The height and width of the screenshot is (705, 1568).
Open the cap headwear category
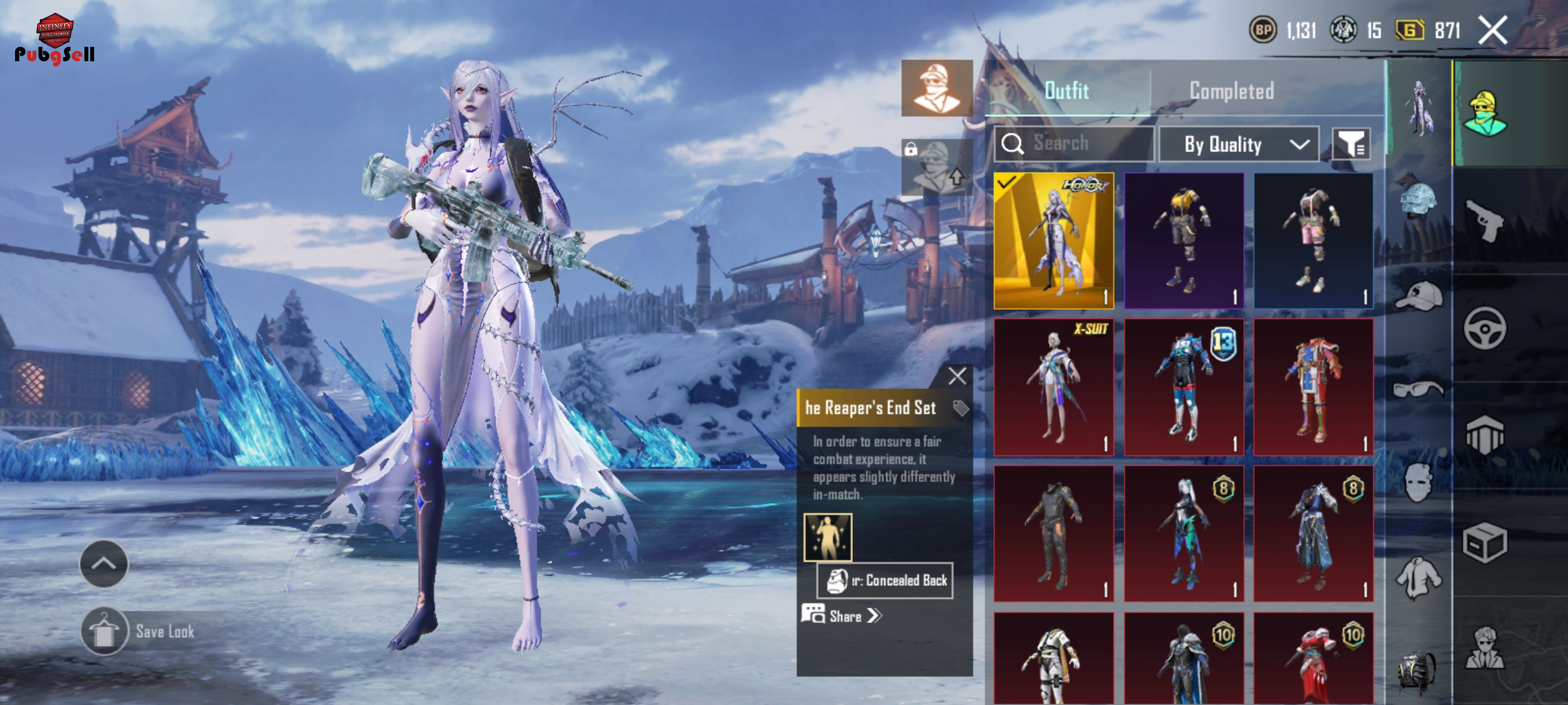tap(1418, 296)
